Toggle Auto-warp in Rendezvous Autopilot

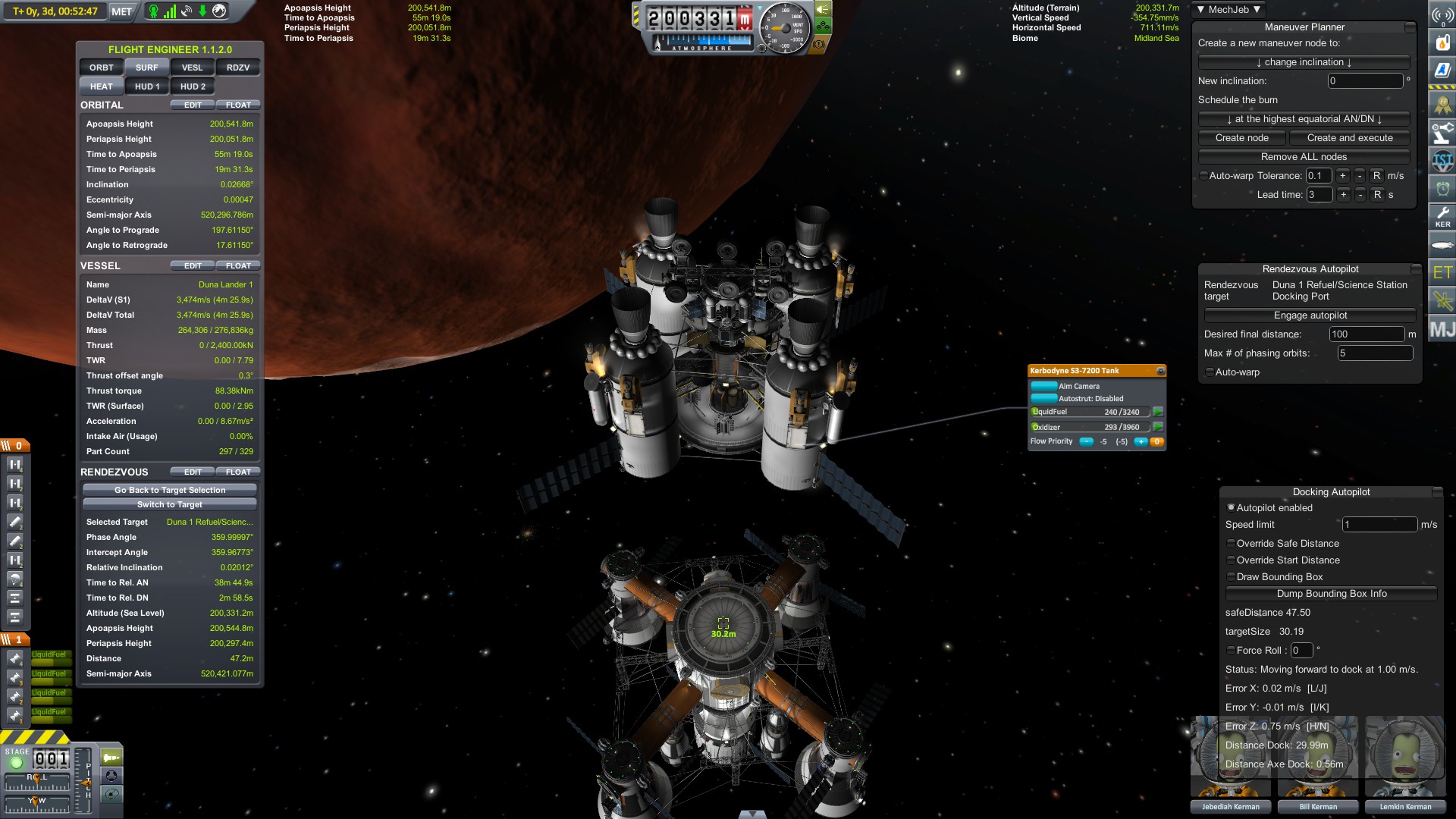tap(1210, 372)
